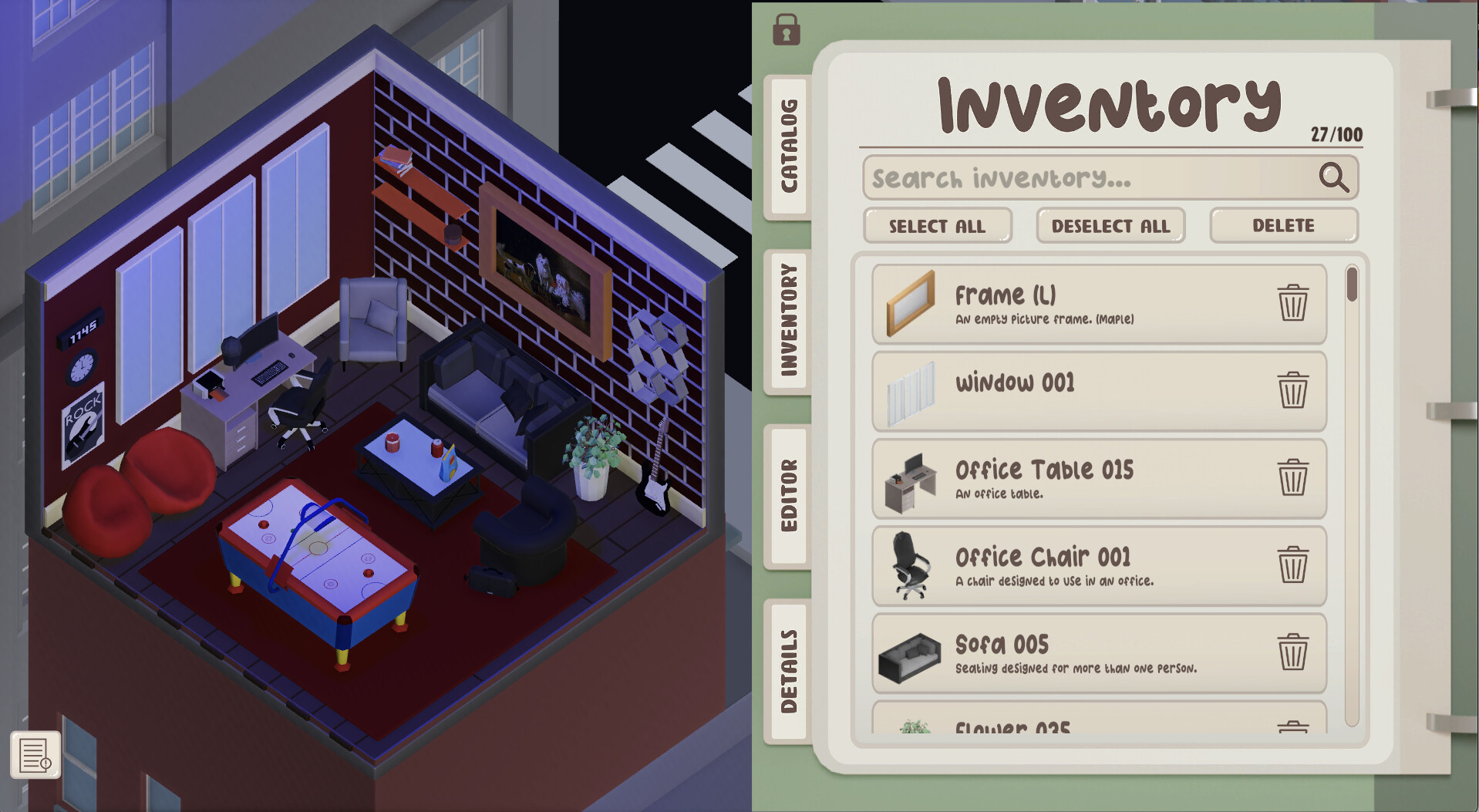Click the trash icon for Office Table 015
Image resolution: width=1479 pixels, height=812 pixels.
[x=1293, y=478]
